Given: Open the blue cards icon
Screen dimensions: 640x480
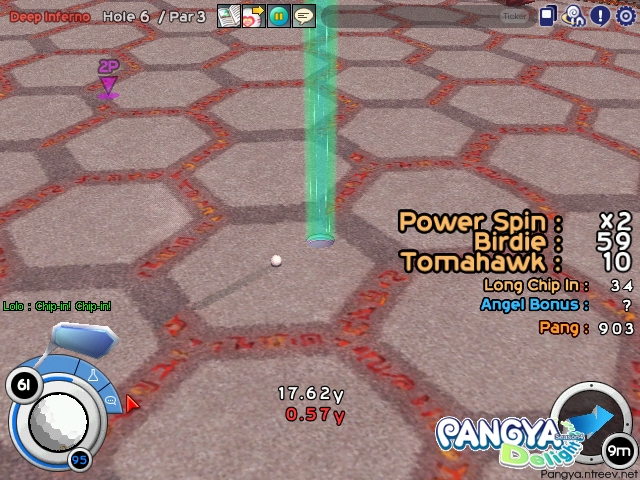Looking at the screenshot, I should (549, 16).
